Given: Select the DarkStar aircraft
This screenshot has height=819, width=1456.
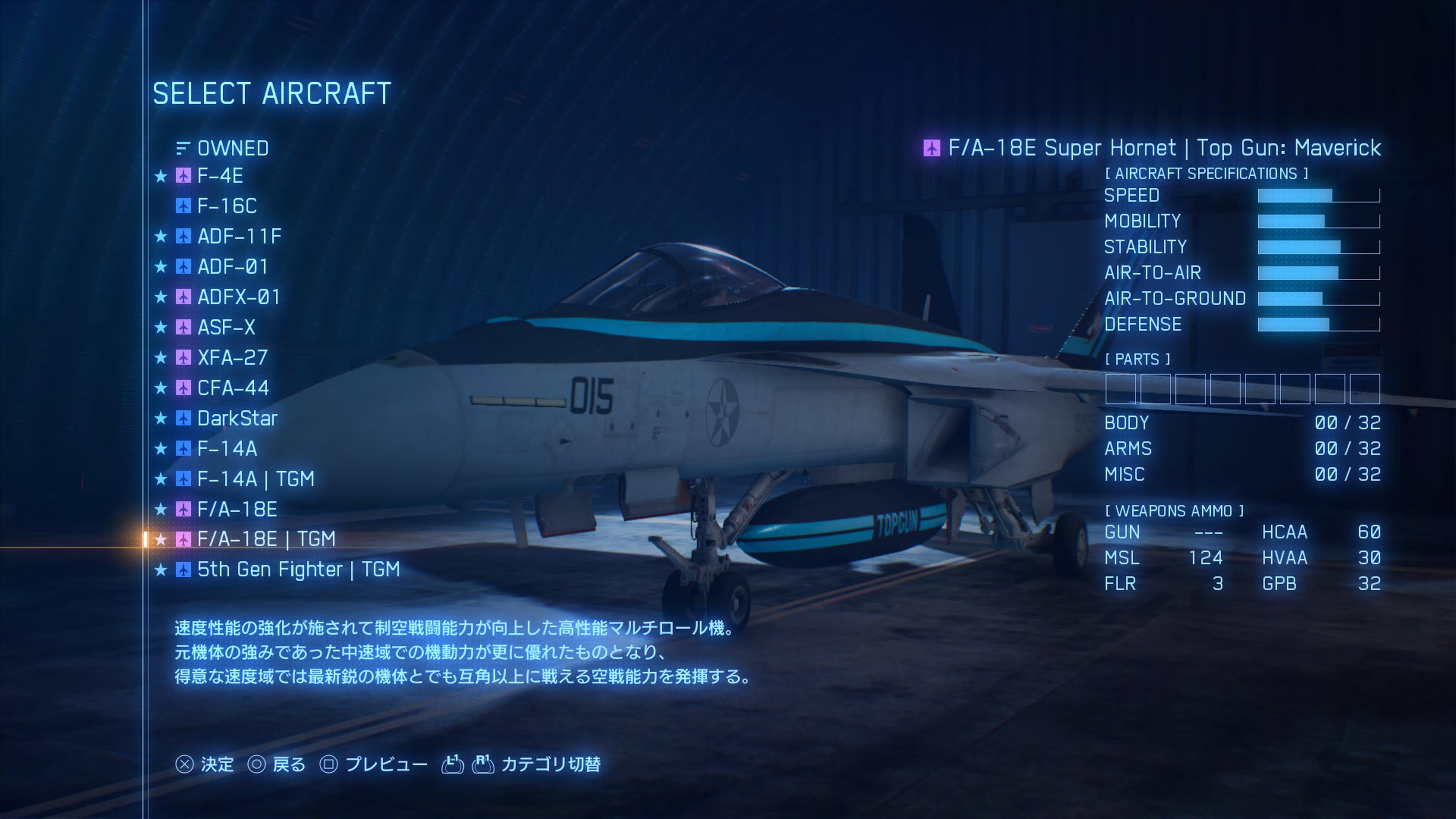Looking at the screenshot, I should pyautogui.click(x=237, y=418).
